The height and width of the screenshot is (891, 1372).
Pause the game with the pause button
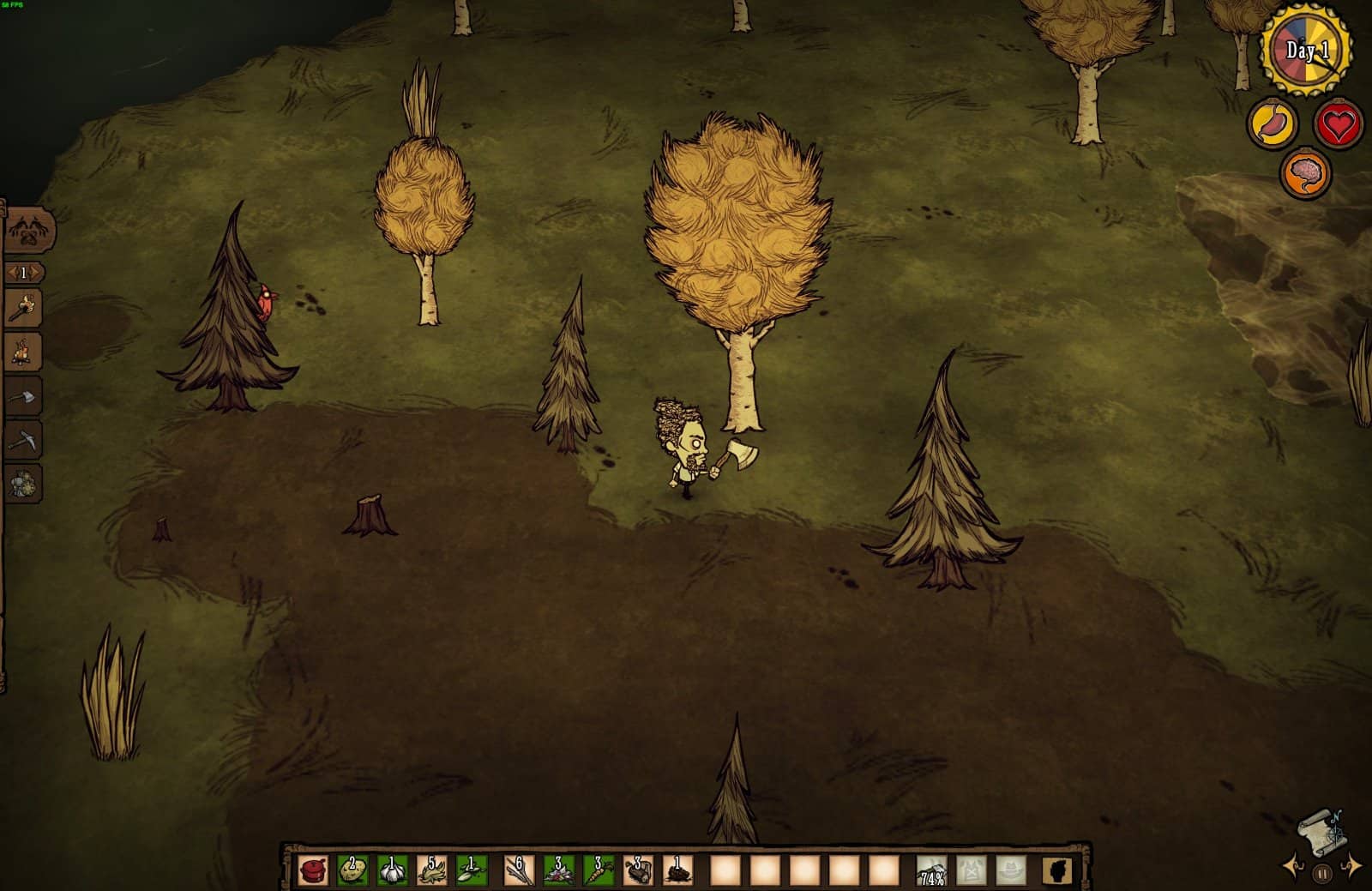coord(1323,873)
